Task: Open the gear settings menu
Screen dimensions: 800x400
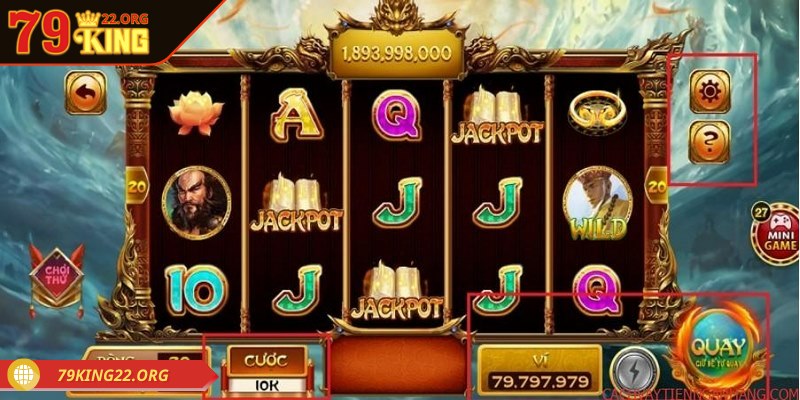Action: coord(710,93)
